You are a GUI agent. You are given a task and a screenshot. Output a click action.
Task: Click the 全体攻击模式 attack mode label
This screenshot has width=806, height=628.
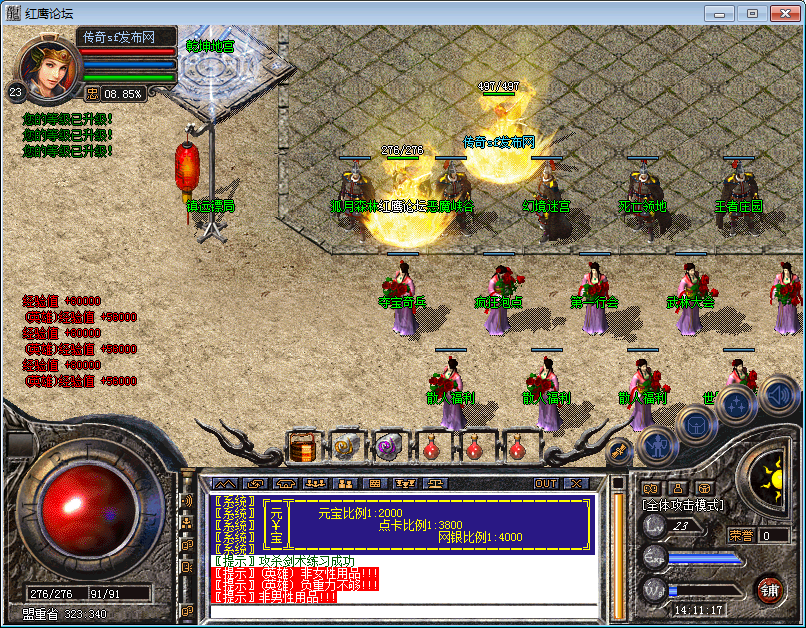685,505
